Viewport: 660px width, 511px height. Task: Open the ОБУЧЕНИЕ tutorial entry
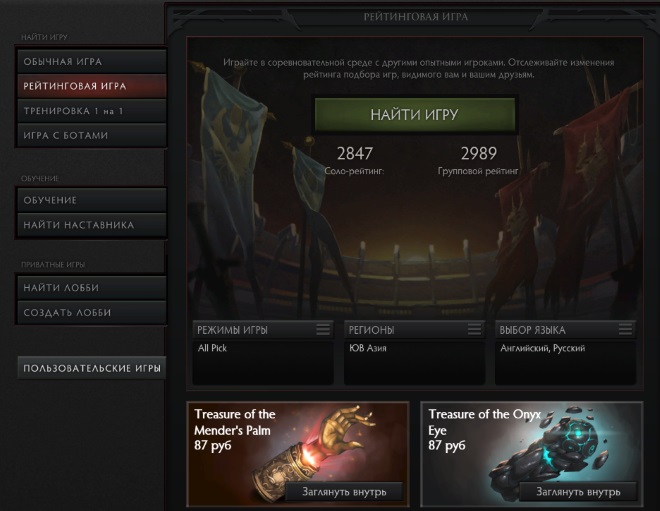tap(90, 200)
